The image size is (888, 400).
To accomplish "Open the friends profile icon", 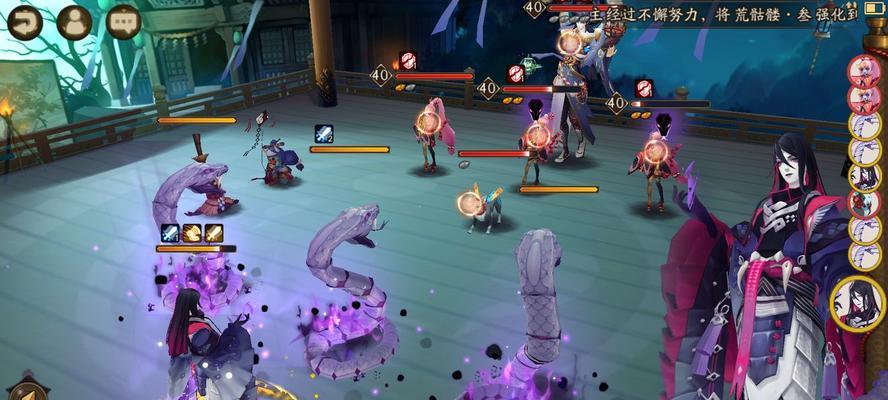I will click(x=74, y=21).
